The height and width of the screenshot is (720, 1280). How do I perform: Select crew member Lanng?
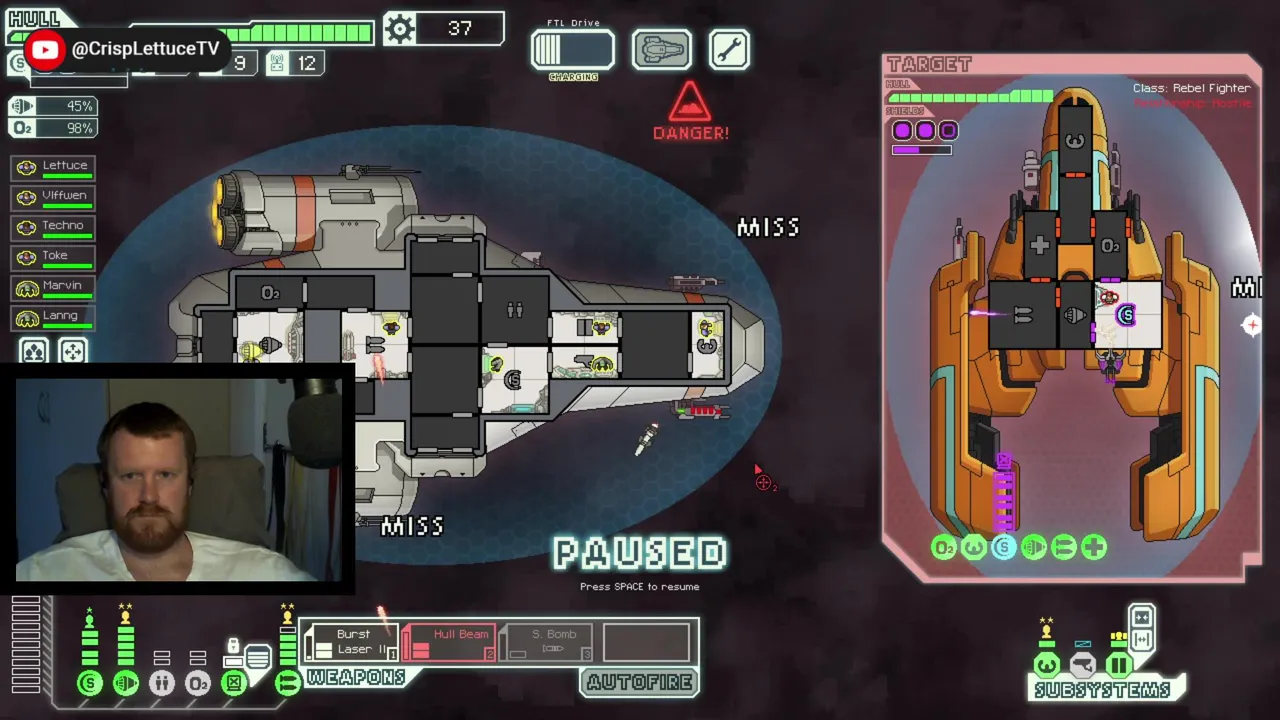(54, 318)
